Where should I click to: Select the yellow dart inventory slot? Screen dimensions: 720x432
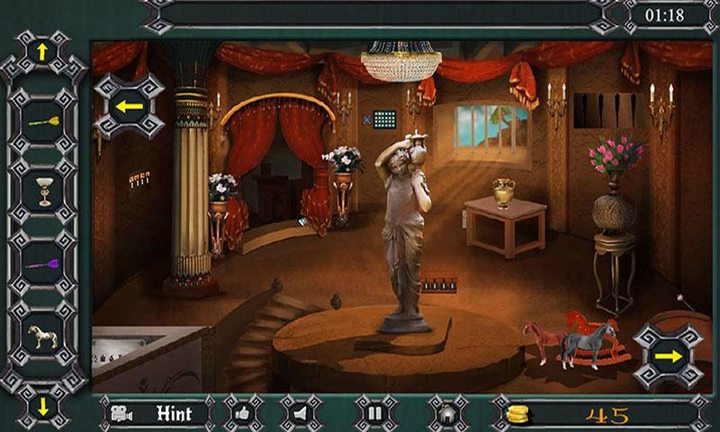click(44, 122)
